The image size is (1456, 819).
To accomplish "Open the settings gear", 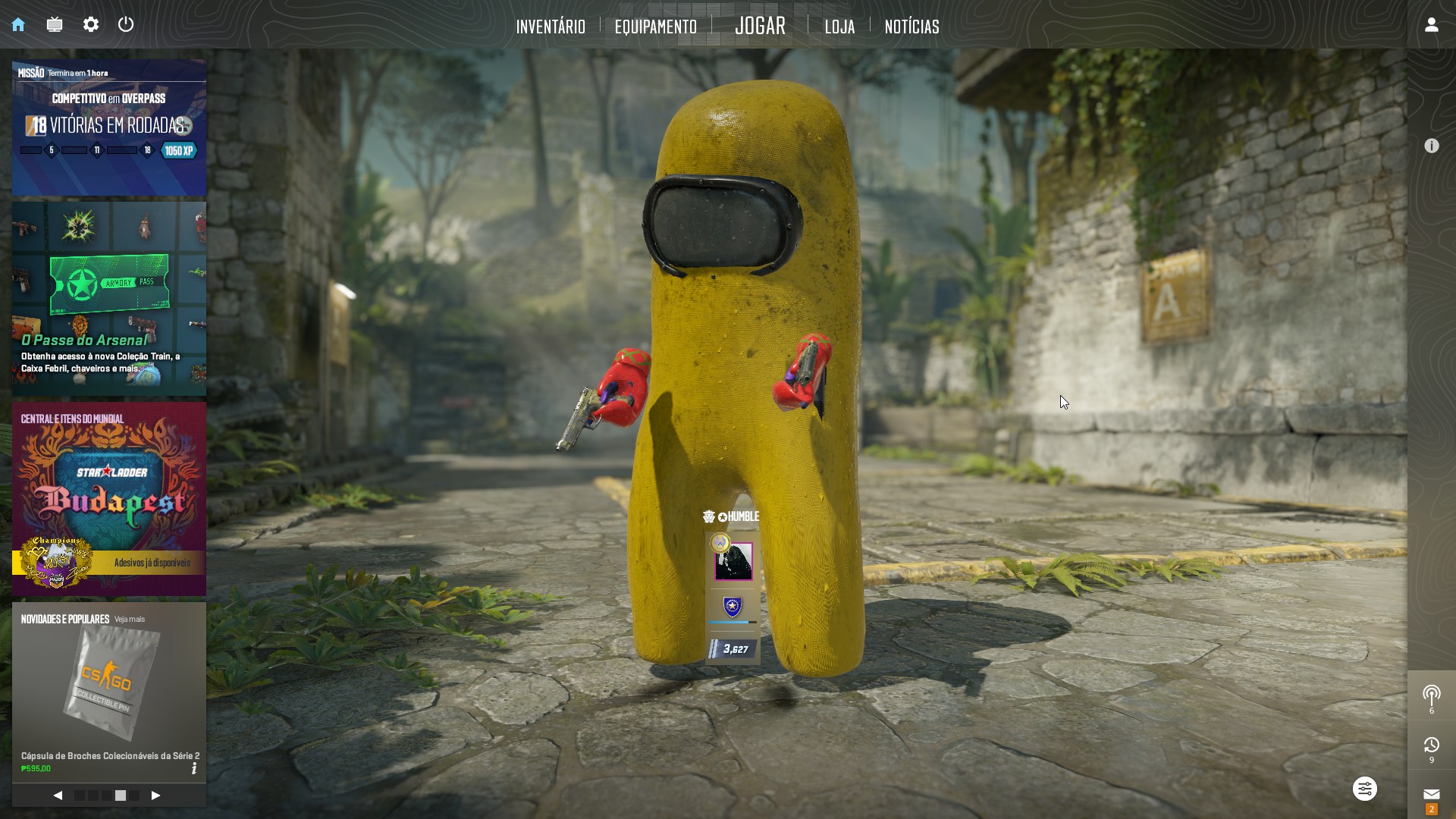I will [91, 25].
